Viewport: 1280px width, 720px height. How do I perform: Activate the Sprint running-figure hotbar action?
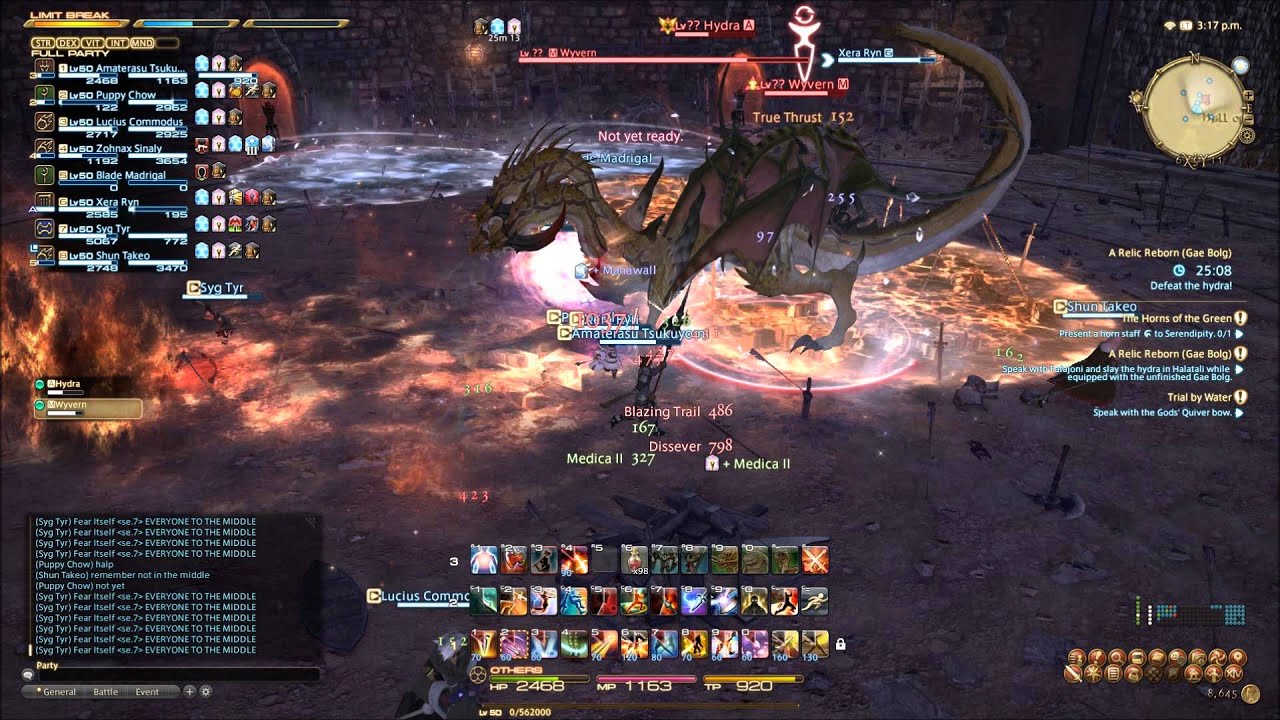click(815, 600)
